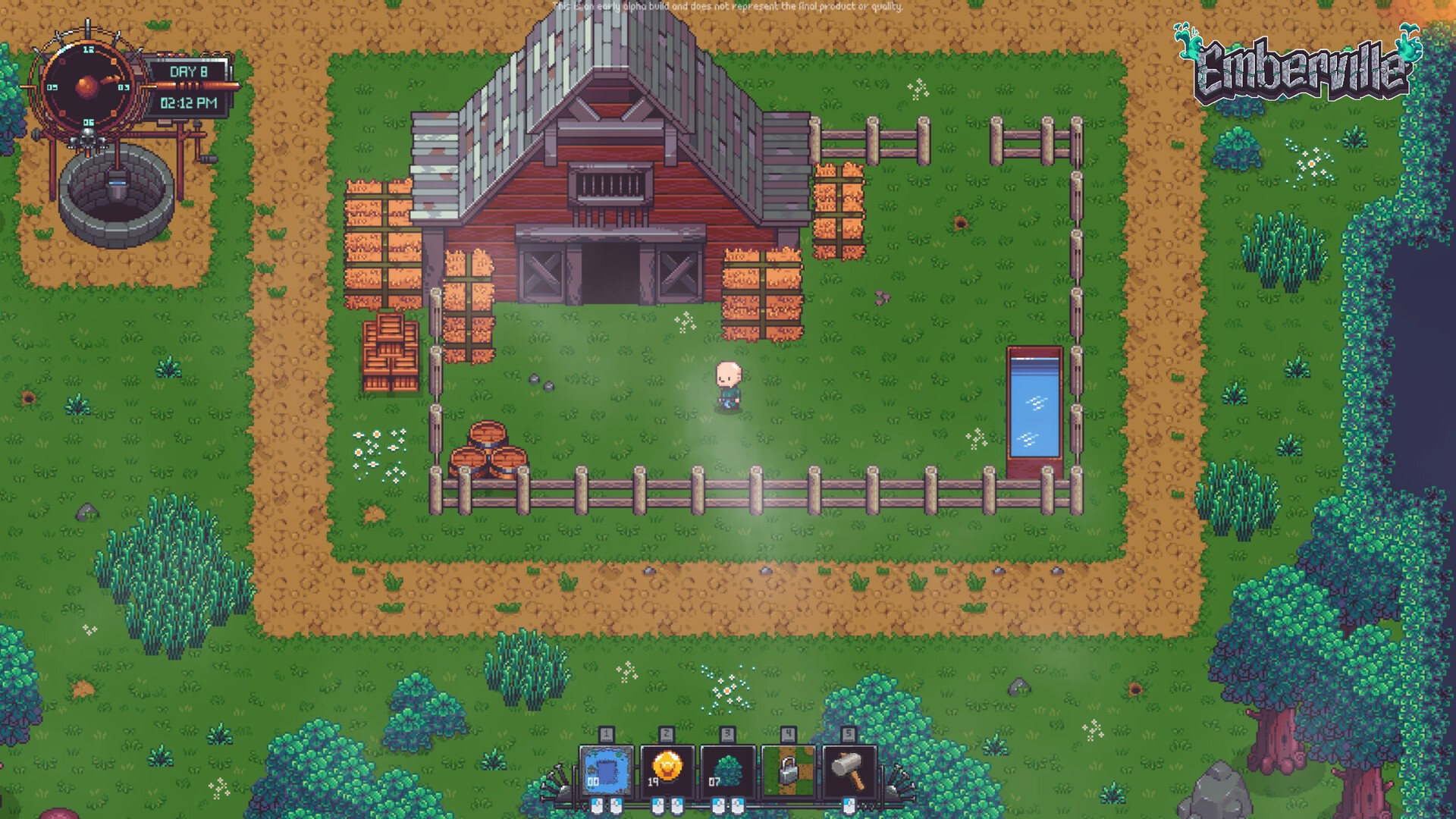Equip the hammer tool slot
Viewport: 1456px width, 819px height.
[x=849, y=771]
